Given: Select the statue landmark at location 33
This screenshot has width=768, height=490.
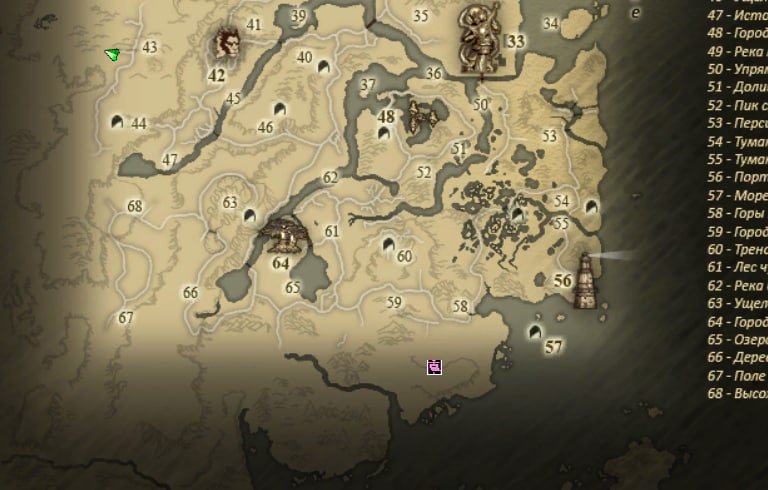Looking at the screenshot, I should (482, 38).
